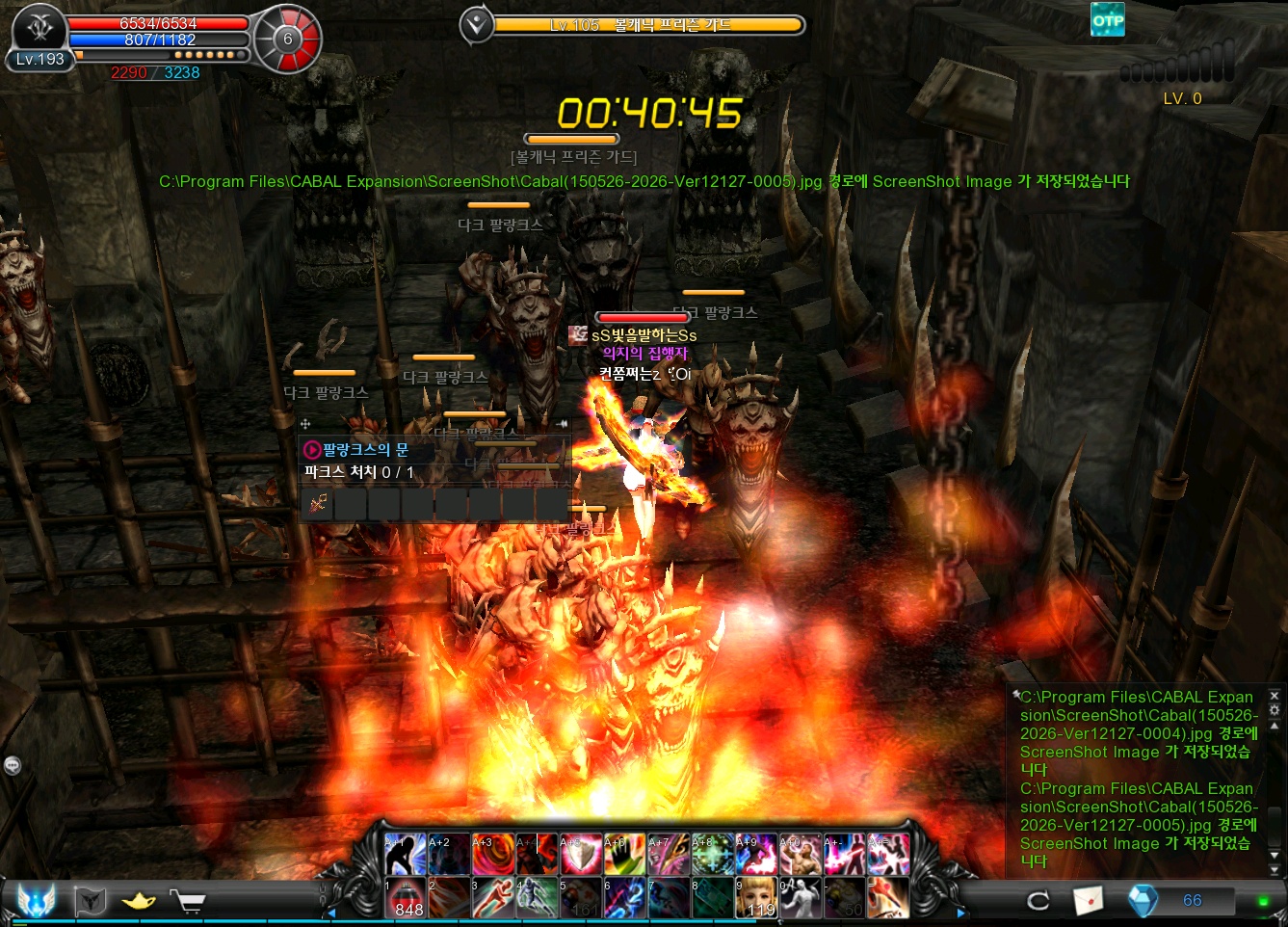This screenshot has height=927, width=1288.
Task: Open the guild flag icon
Action: (90, 901)
